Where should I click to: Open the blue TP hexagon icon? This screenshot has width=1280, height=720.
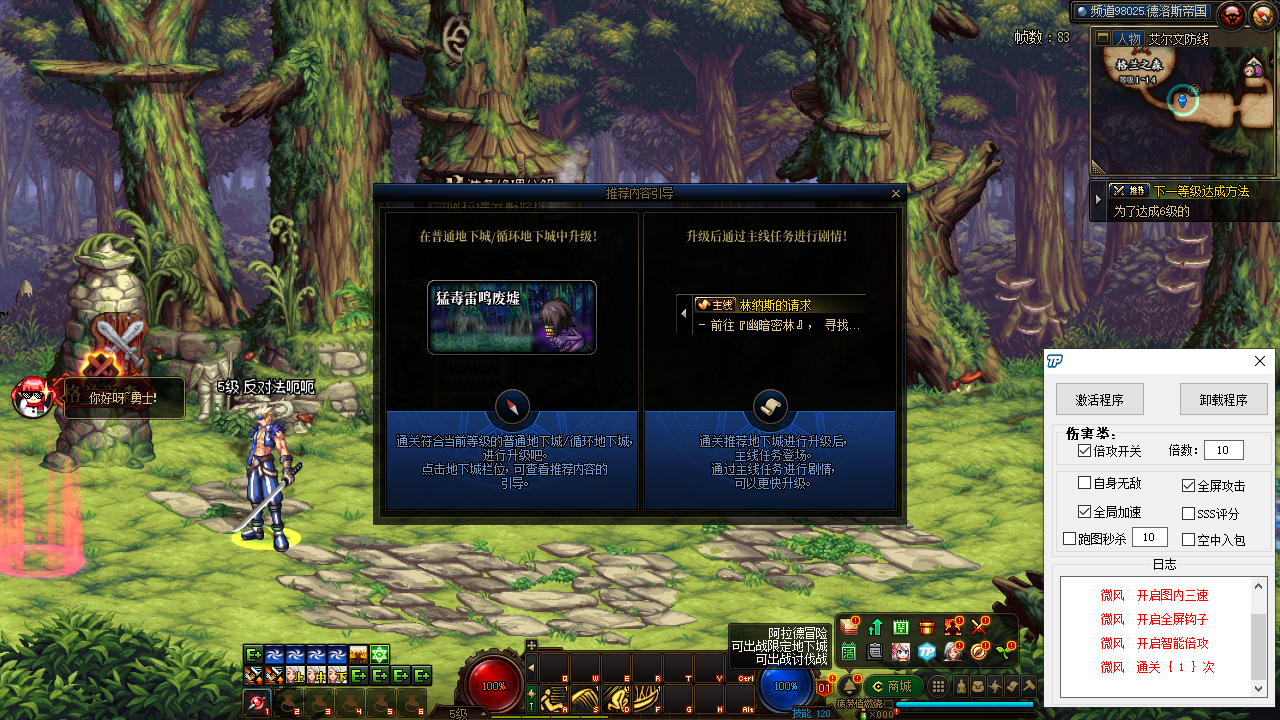coord(926,651)
